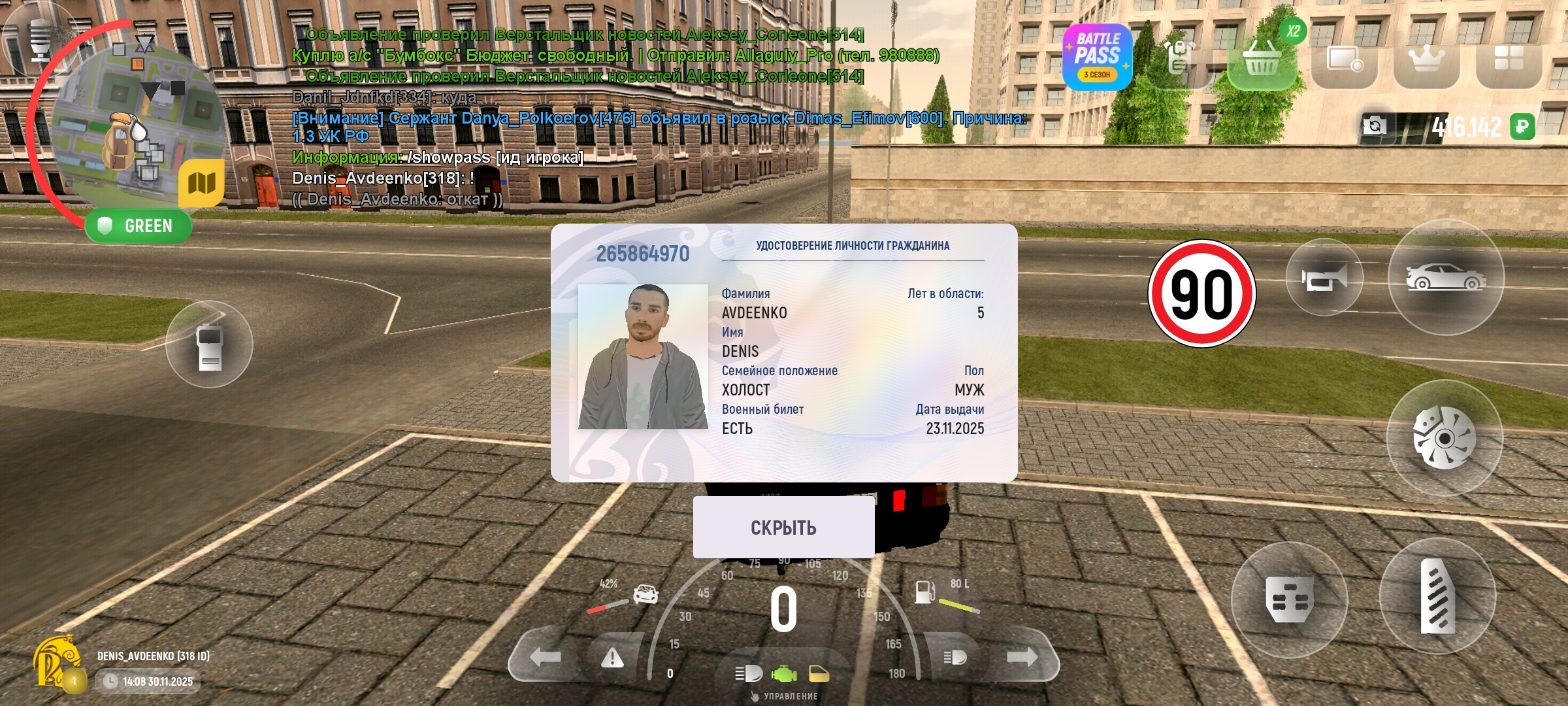Open the Battle Pass season 3 menu
This screenshot has height=706, width=1568.
point(1097,58)
